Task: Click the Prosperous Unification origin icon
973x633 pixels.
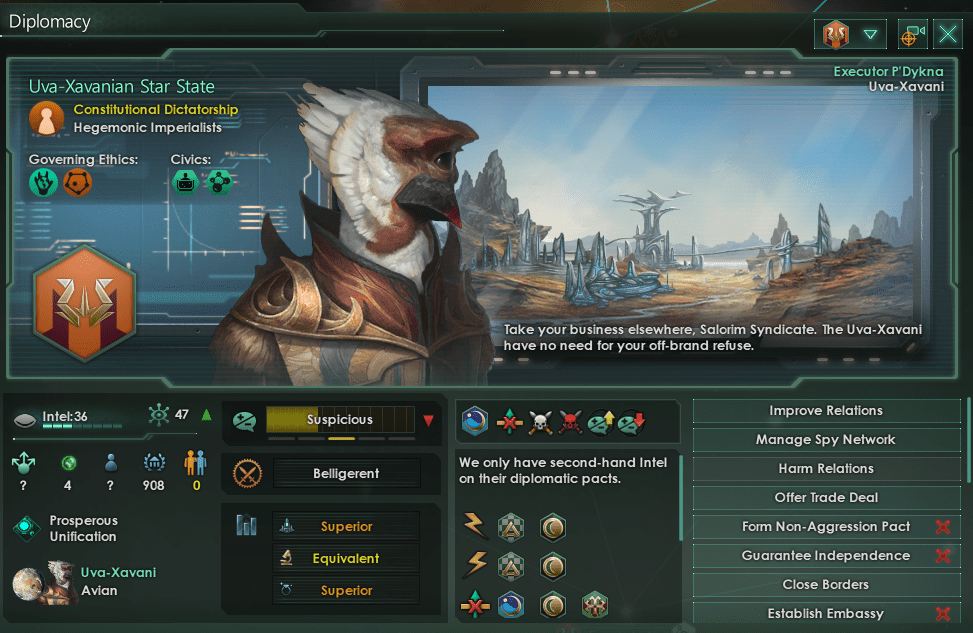Action: pyautogui.click(x=26, y=529)
